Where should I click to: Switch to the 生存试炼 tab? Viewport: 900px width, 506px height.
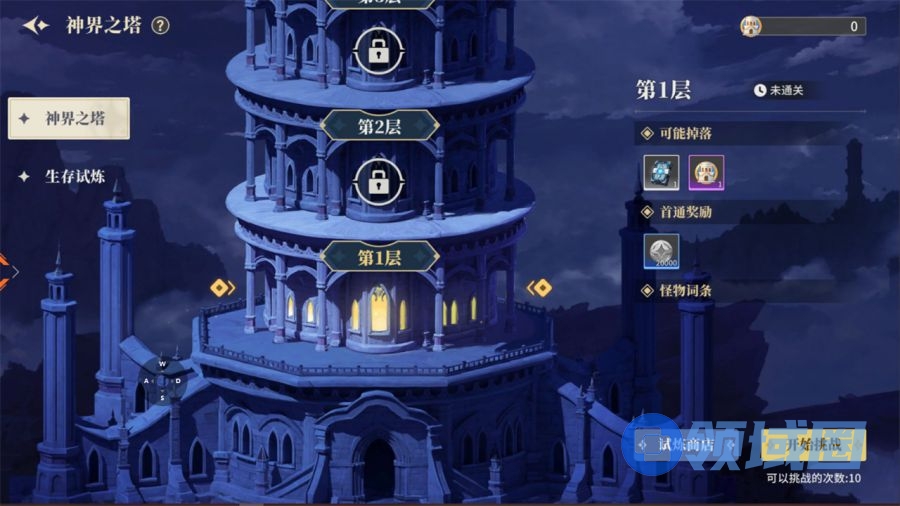[67, 177]
